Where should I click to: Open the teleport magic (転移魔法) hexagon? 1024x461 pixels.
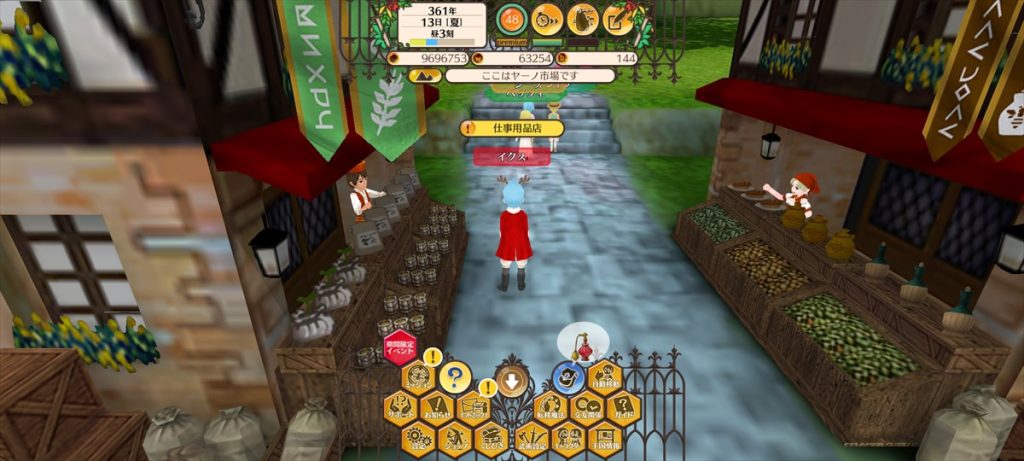click(x=548, y=408)
